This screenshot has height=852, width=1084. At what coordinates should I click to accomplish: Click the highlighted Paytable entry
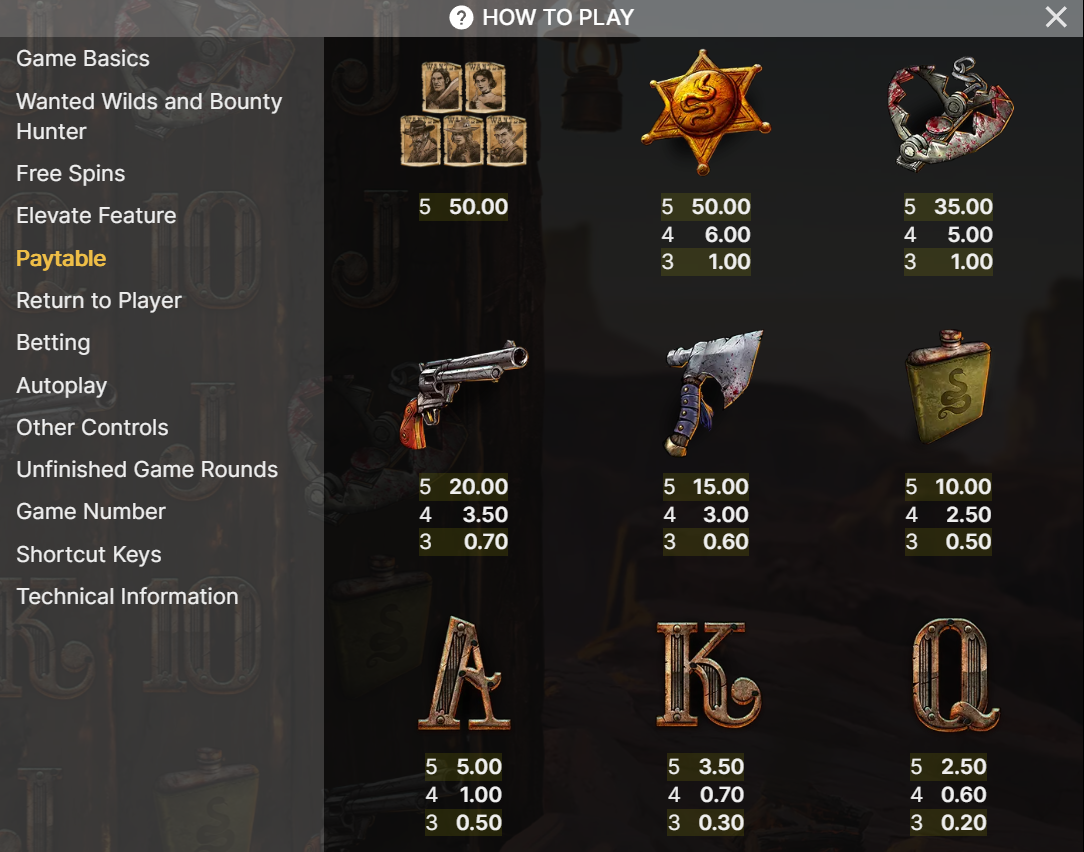coord(61,259)
